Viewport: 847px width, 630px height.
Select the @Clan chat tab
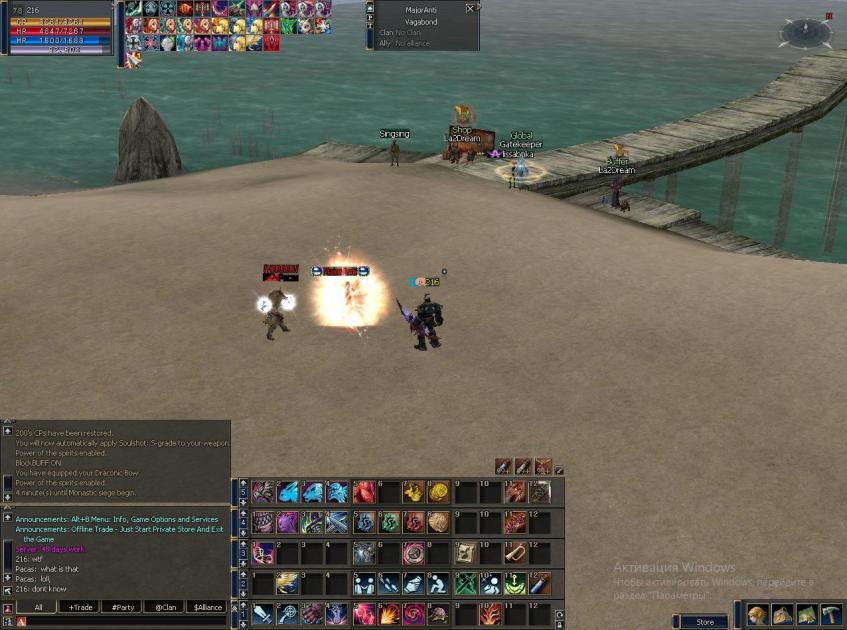point(165,607)
